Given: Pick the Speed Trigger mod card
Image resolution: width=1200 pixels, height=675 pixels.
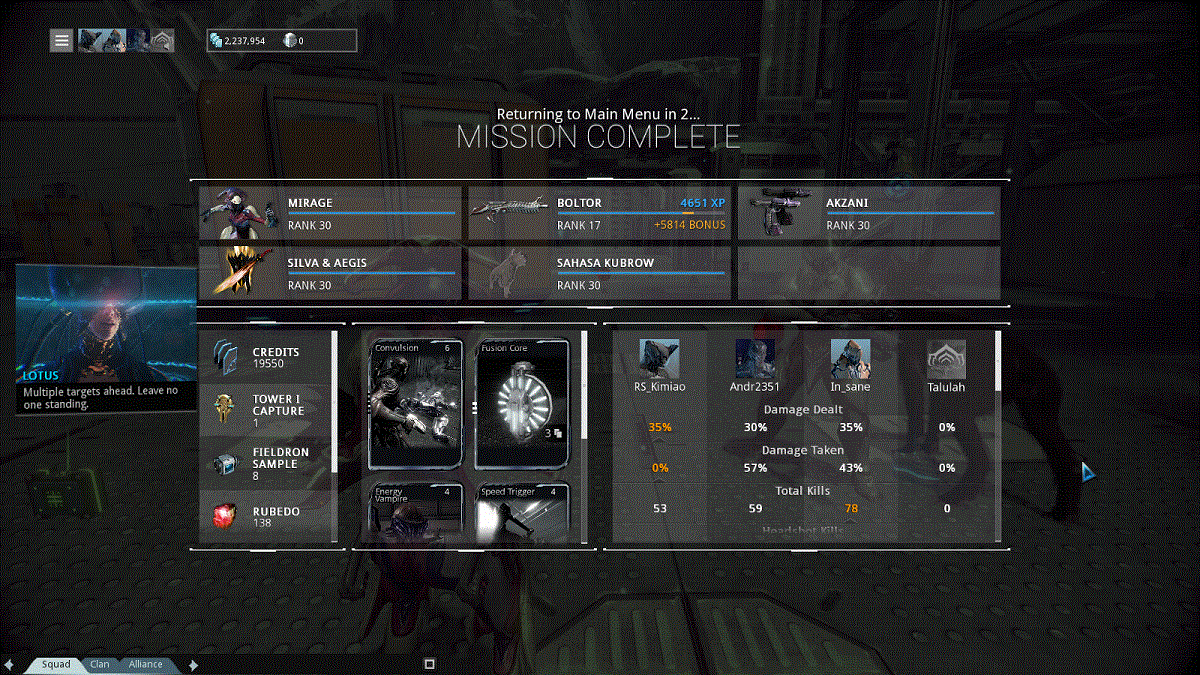Looking at the screenshot, I should coord(523,512).
